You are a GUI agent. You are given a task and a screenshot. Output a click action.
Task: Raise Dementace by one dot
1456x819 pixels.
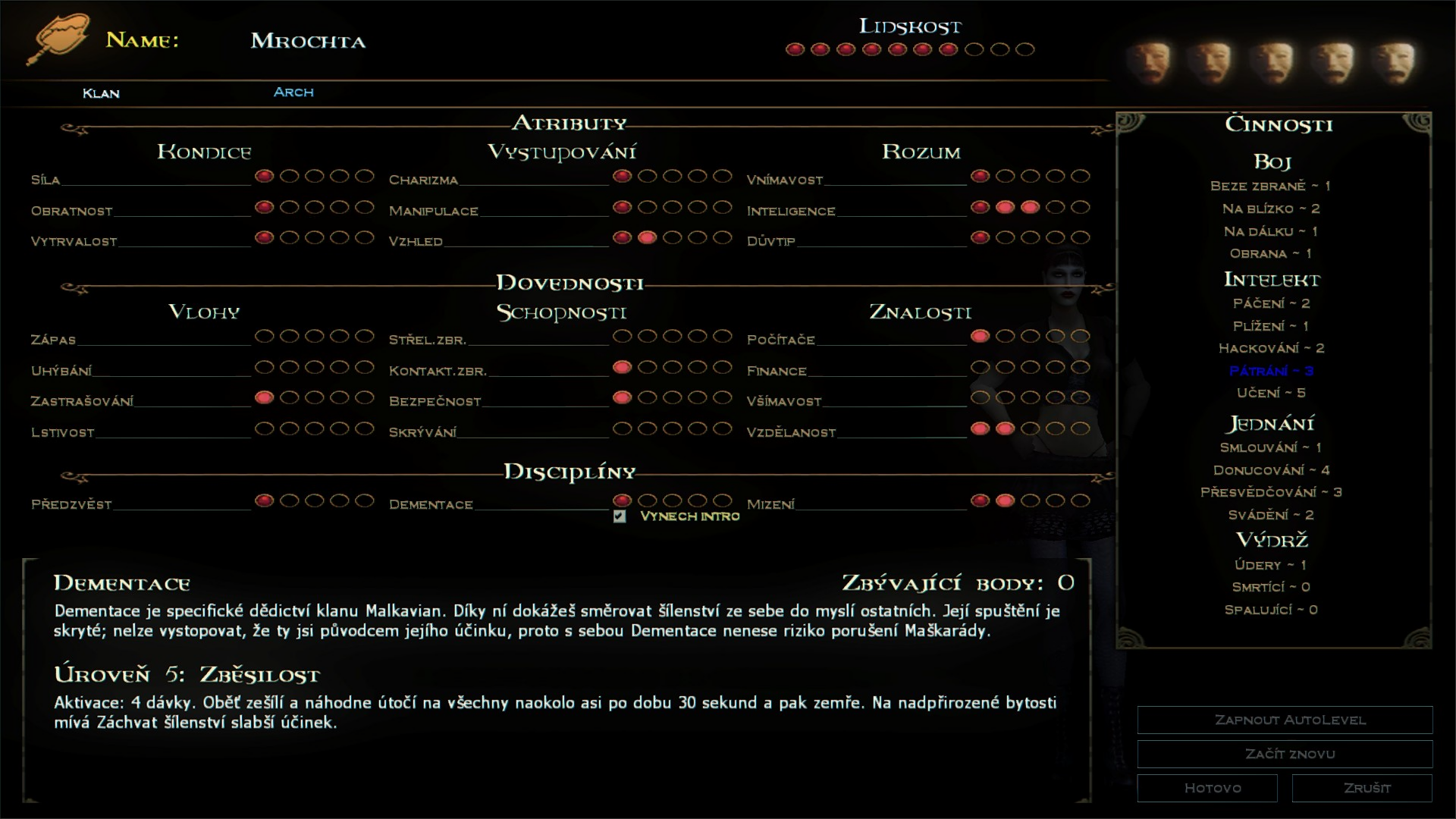(646, 500)
